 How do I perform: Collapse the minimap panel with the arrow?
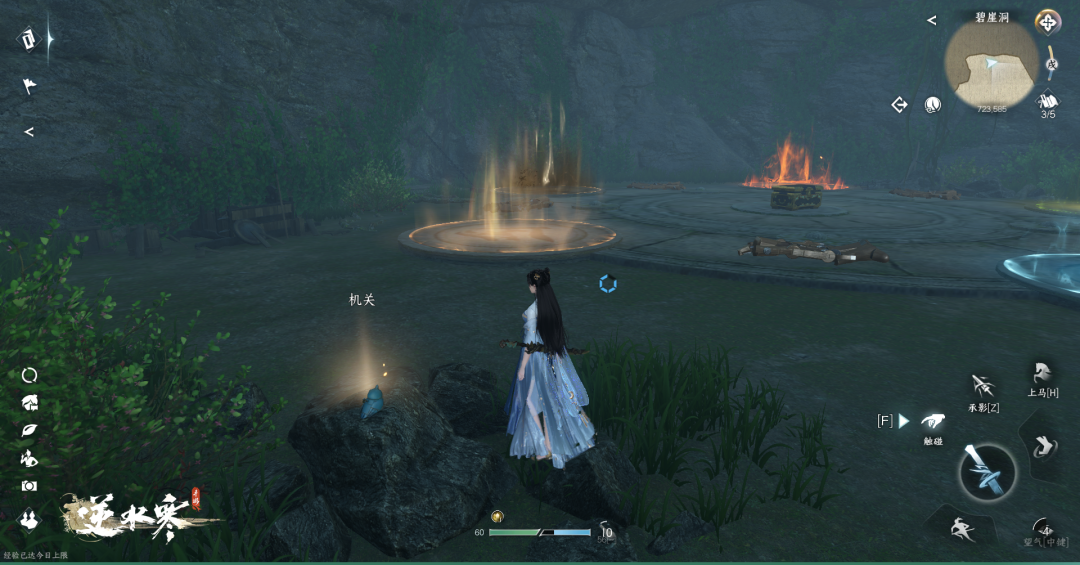[x=931, y=20]
